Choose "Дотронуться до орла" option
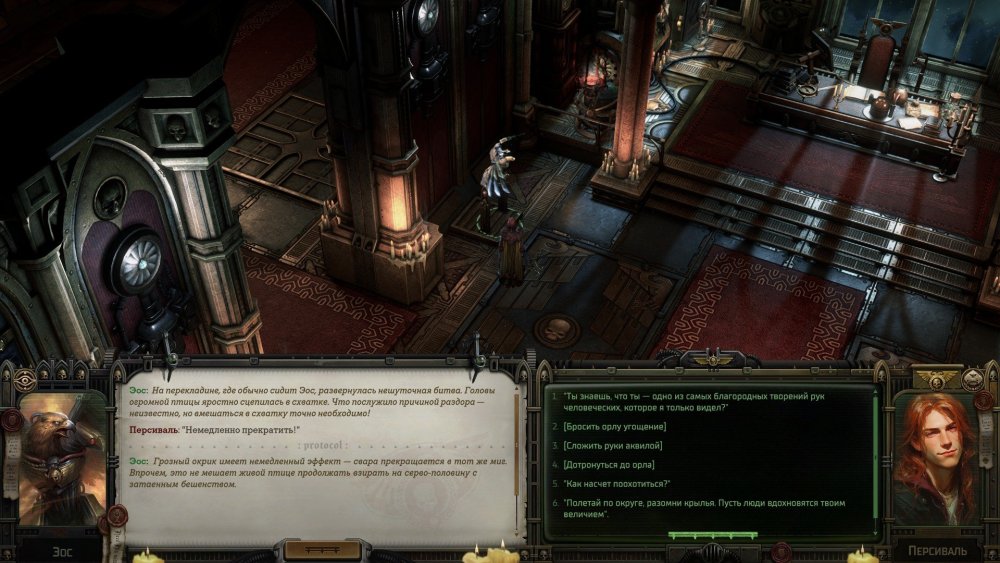 (610, 464)
